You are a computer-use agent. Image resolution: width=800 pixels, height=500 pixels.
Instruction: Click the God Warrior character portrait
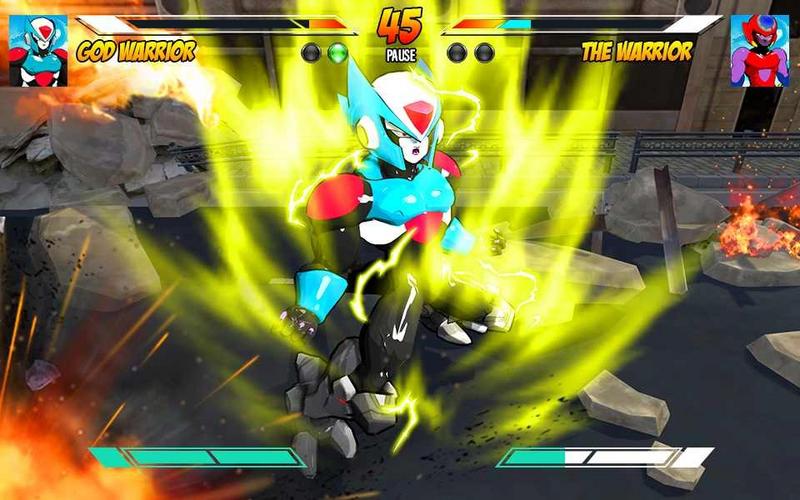[x=38, y=50]
